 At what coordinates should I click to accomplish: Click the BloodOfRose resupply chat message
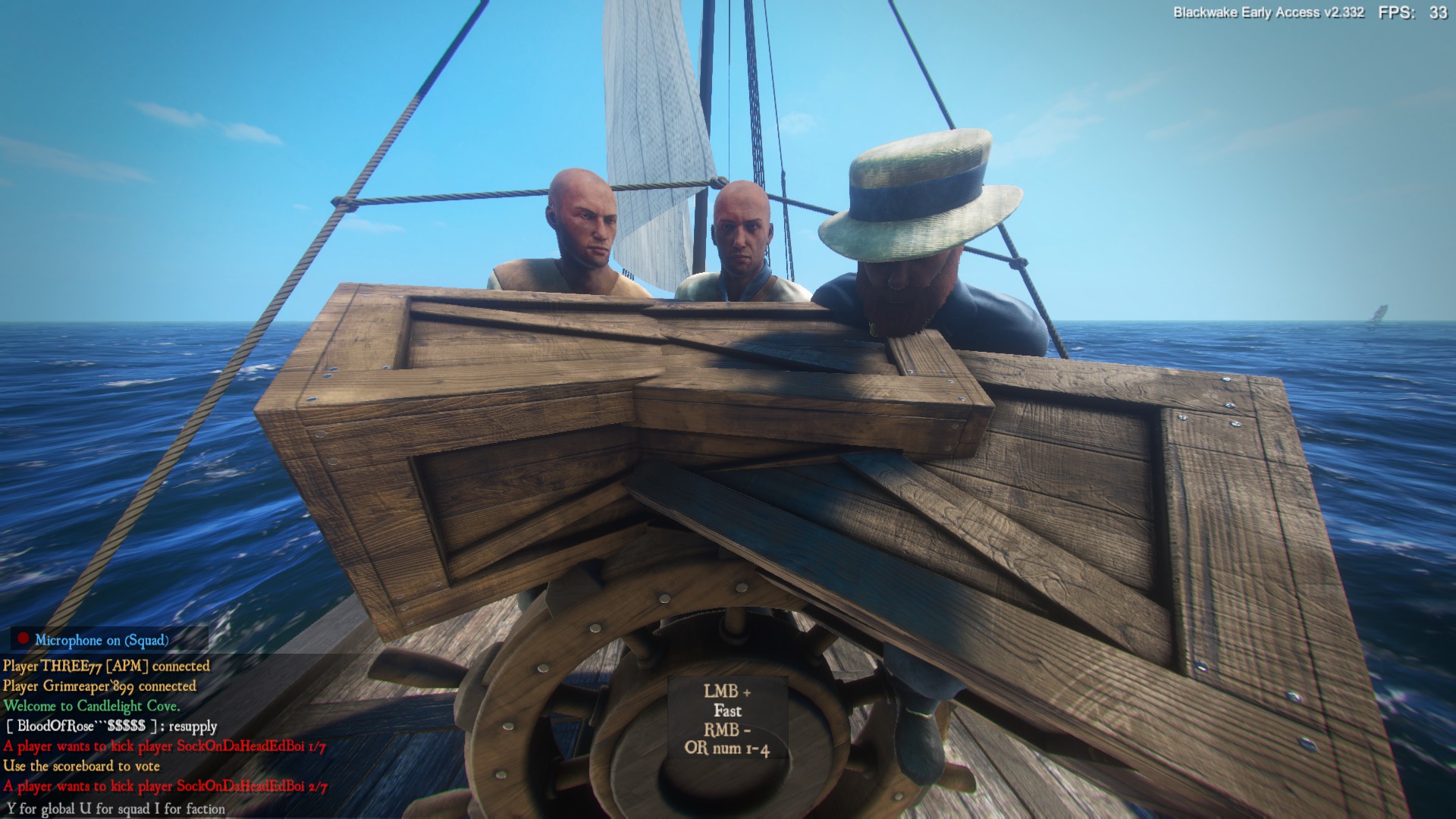click(x=111, y=725)
